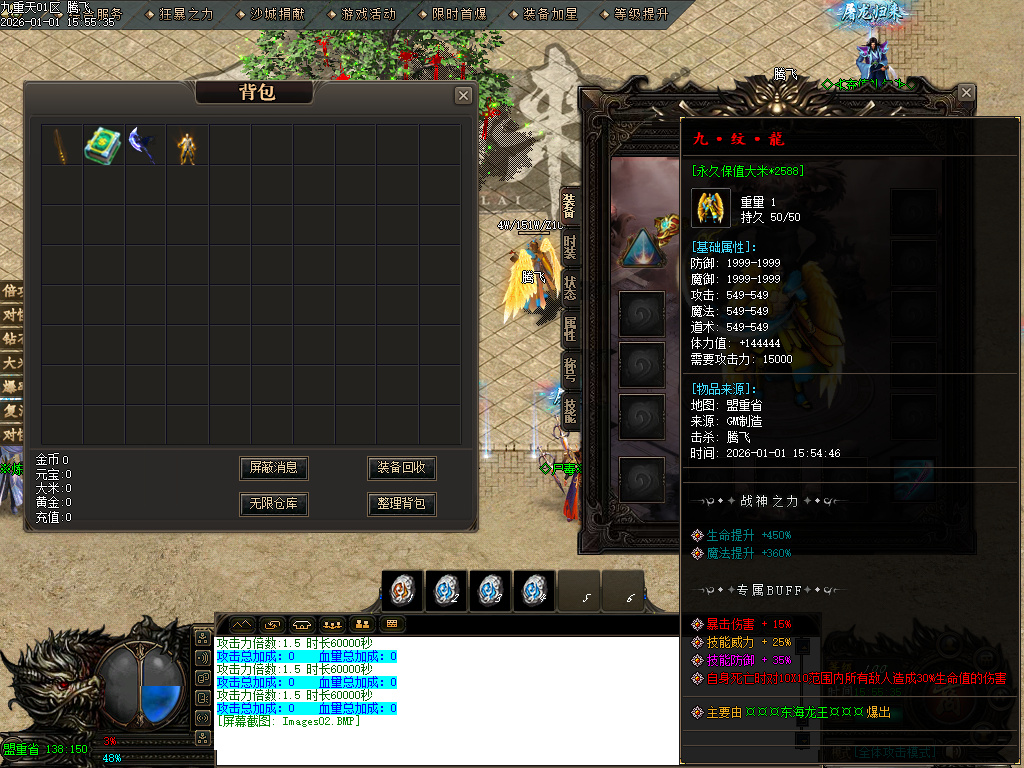This screenshot has width=1024, height=768.
Task: Open the 技能 skills tab
Action: 569,411
